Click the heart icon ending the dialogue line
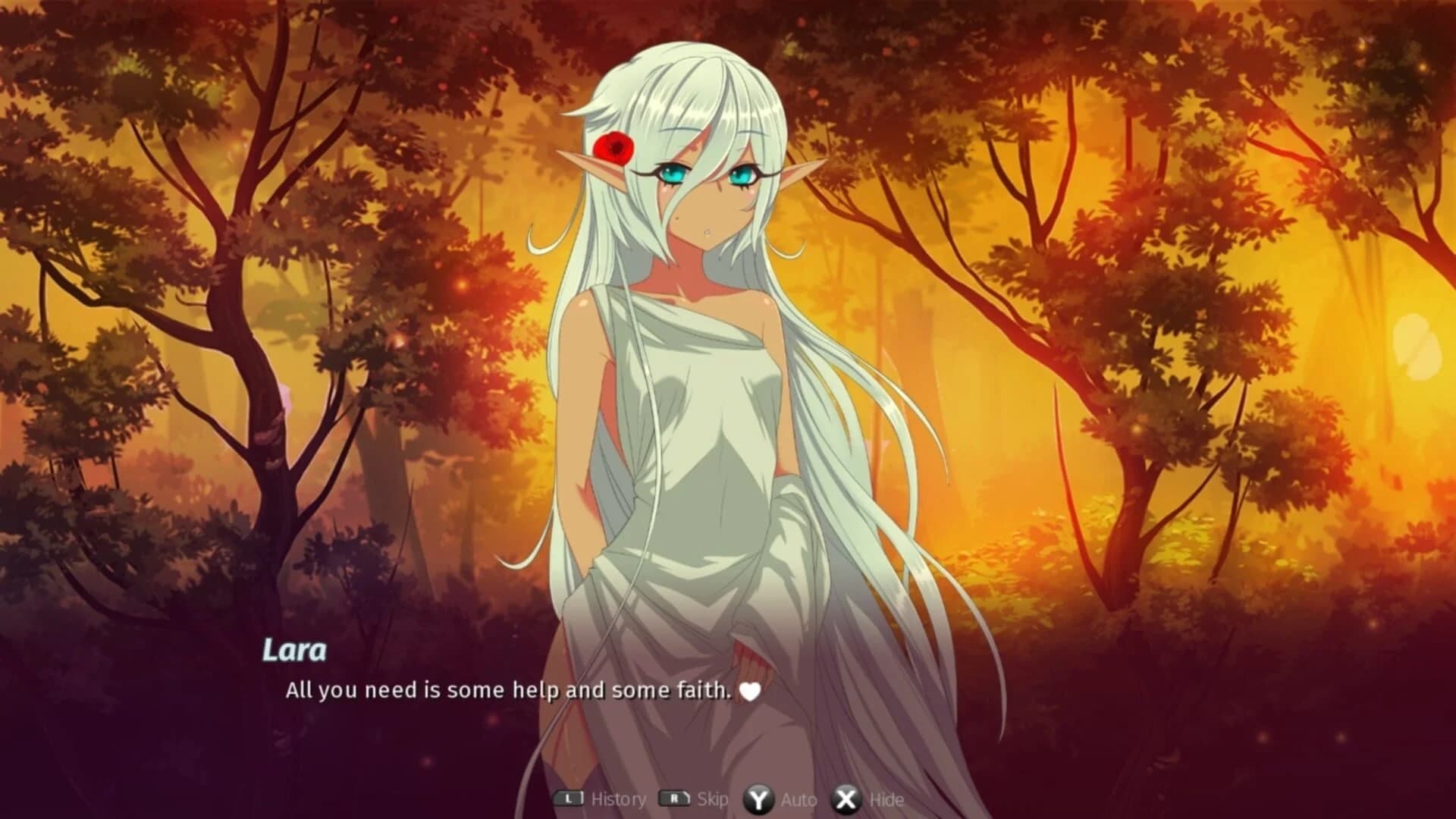The image size is (1456, 819). [x=752, y=691]
